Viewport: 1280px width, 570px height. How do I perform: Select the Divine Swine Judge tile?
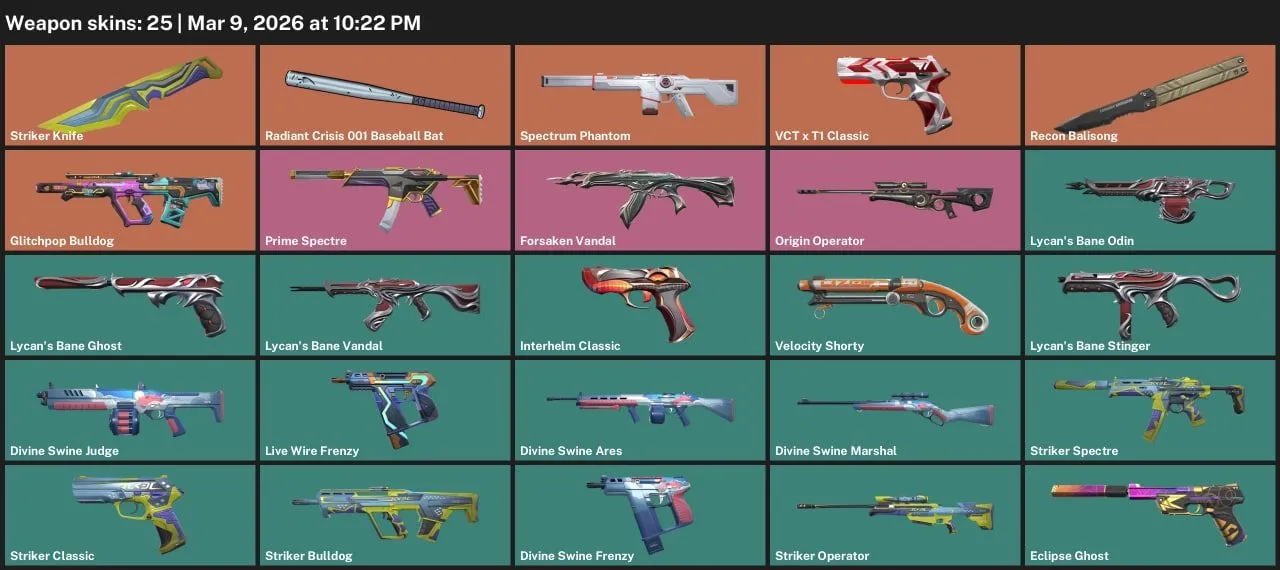130,410
